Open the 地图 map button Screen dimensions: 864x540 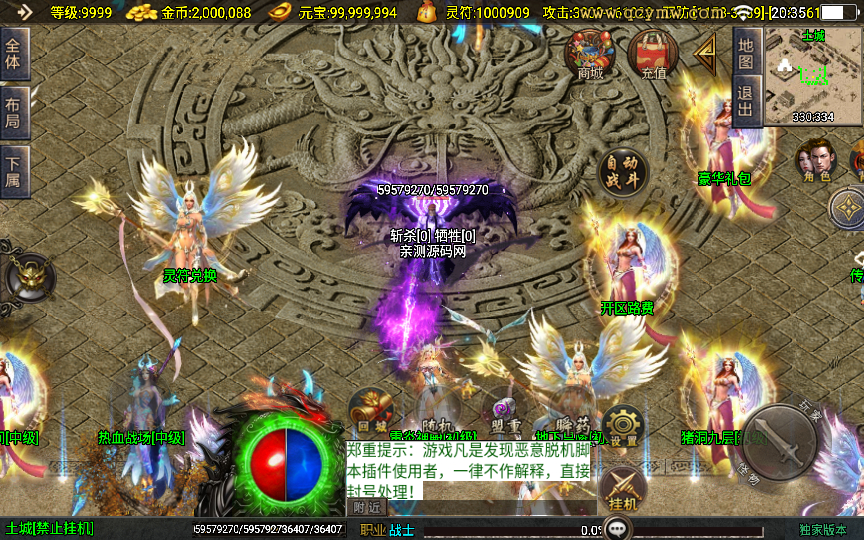746,53
